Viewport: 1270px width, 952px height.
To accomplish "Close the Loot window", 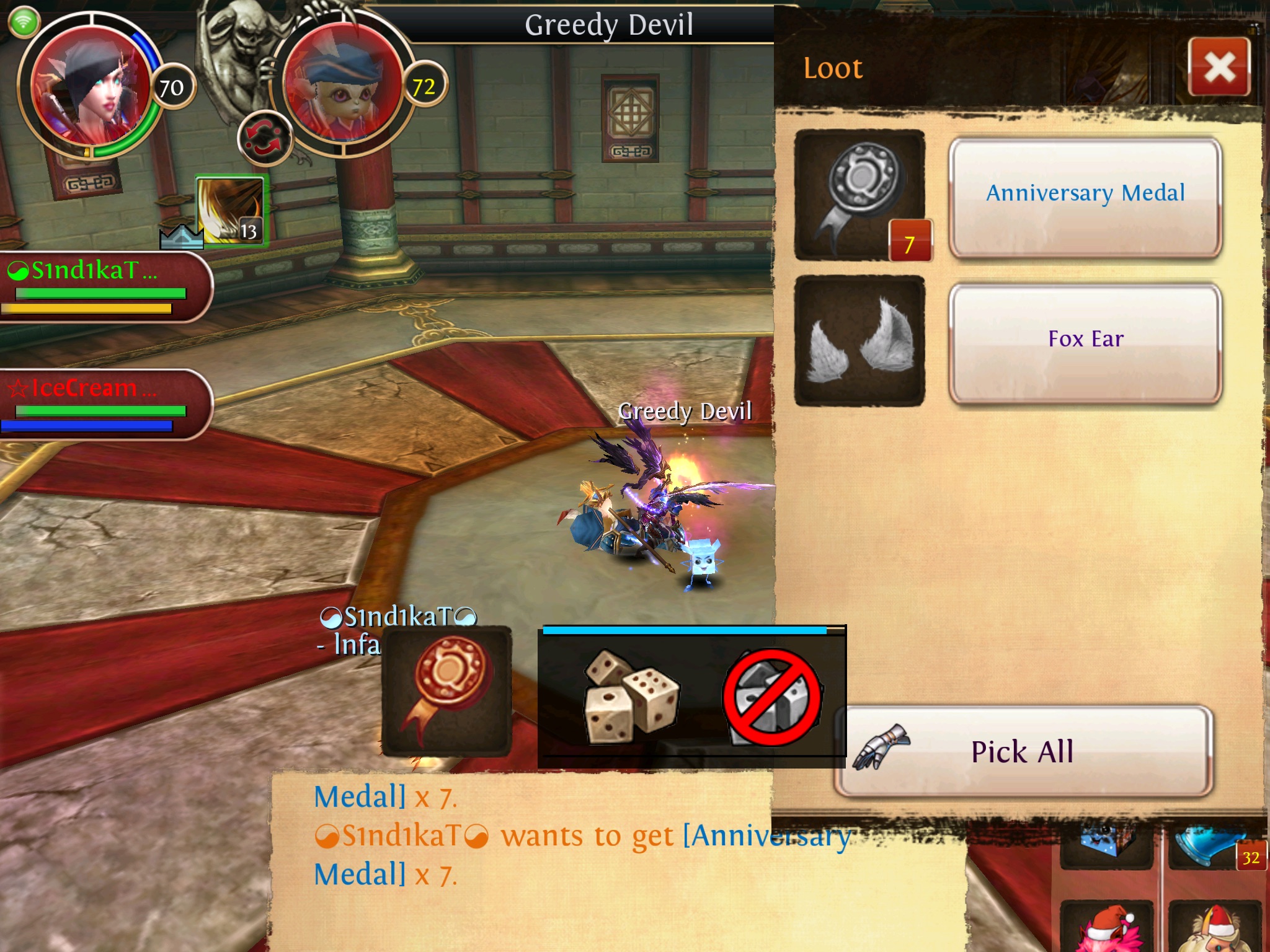I will click(x=1219, y=67).
